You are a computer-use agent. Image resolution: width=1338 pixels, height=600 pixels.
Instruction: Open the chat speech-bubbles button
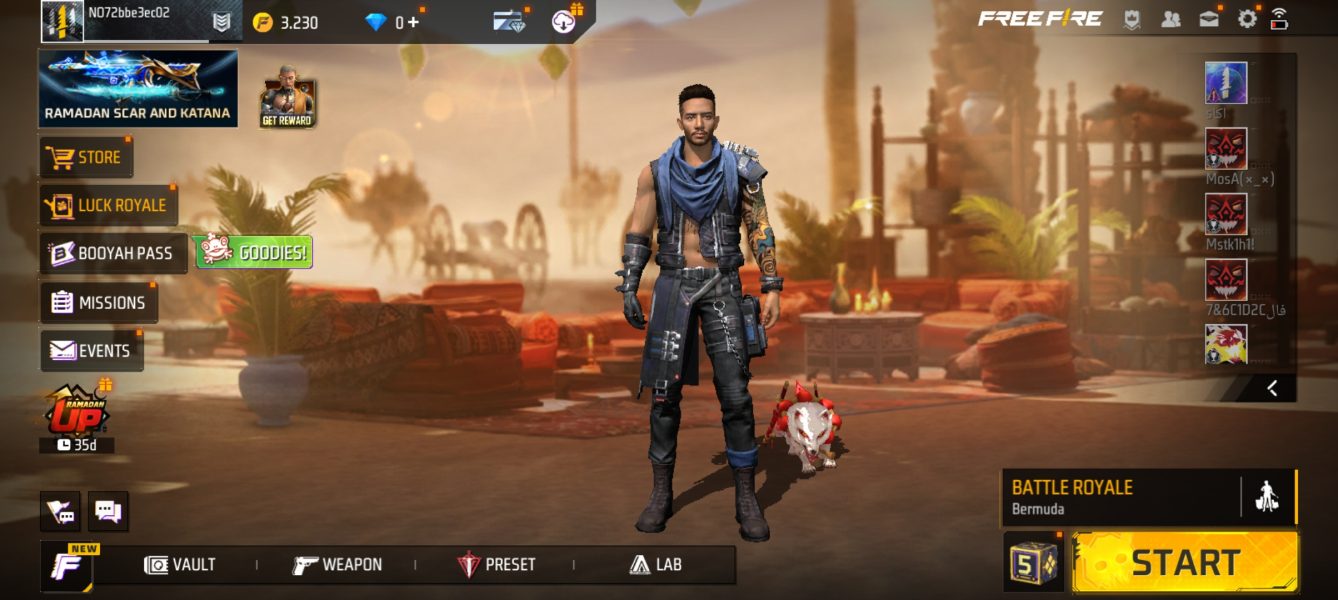(108, 512)
